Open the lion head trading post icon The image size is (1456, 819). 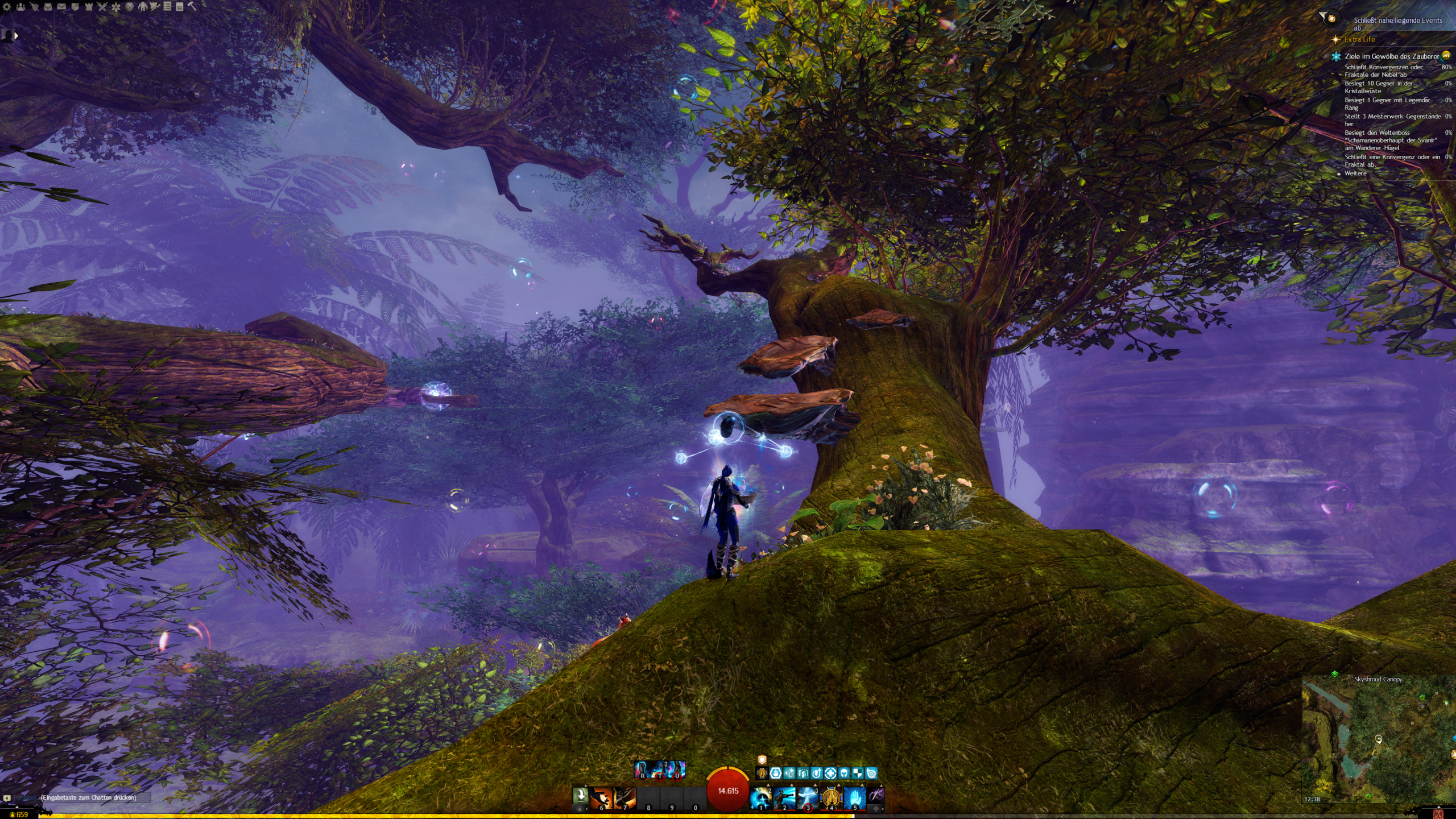pyautogui.click(x=130, y=7)
